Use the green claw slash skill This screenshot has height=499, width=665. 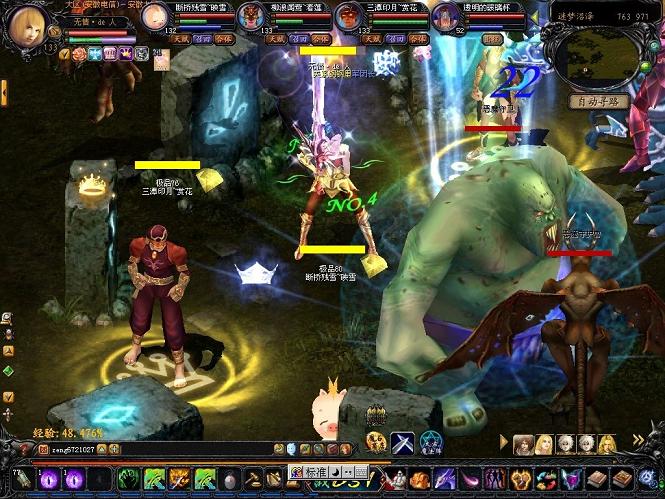127,479
